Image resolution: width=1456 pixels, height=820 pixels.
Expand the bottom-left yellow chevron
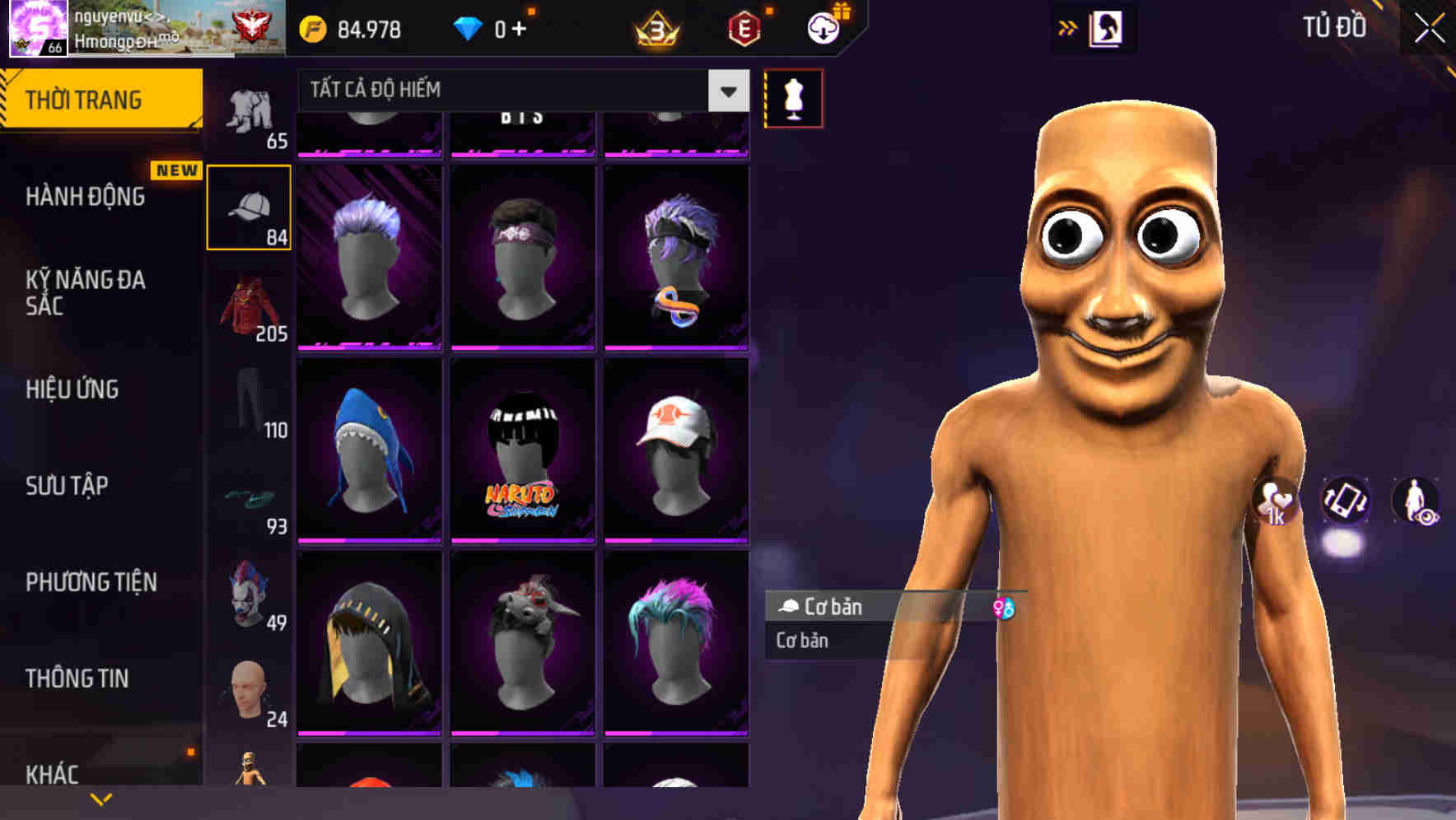[100, 798]
